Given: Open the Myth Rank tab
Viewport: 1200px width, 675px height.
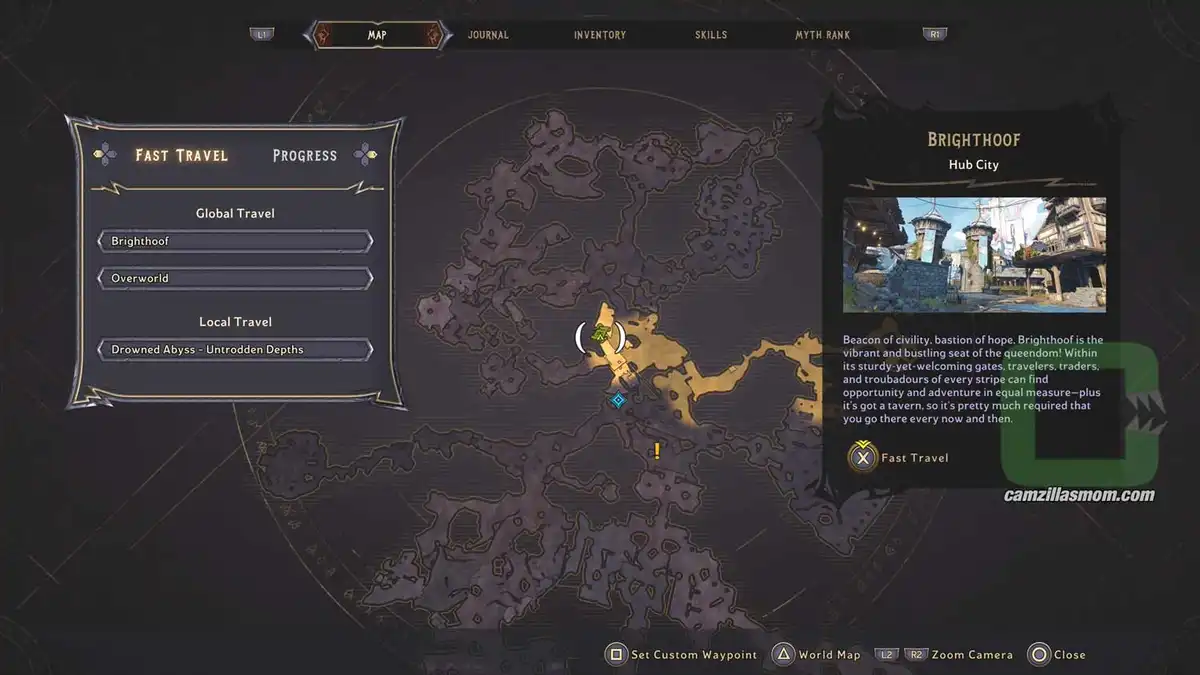Looking at the screenshot, I should (x=822, y=35).
